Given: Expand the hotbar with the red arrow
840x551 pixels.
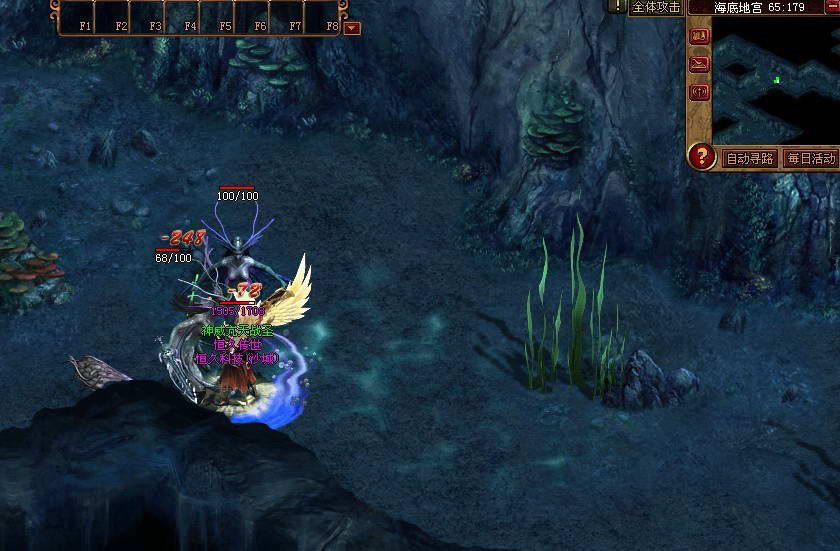Looking at the screenshot, I should (x=352, y=28).
